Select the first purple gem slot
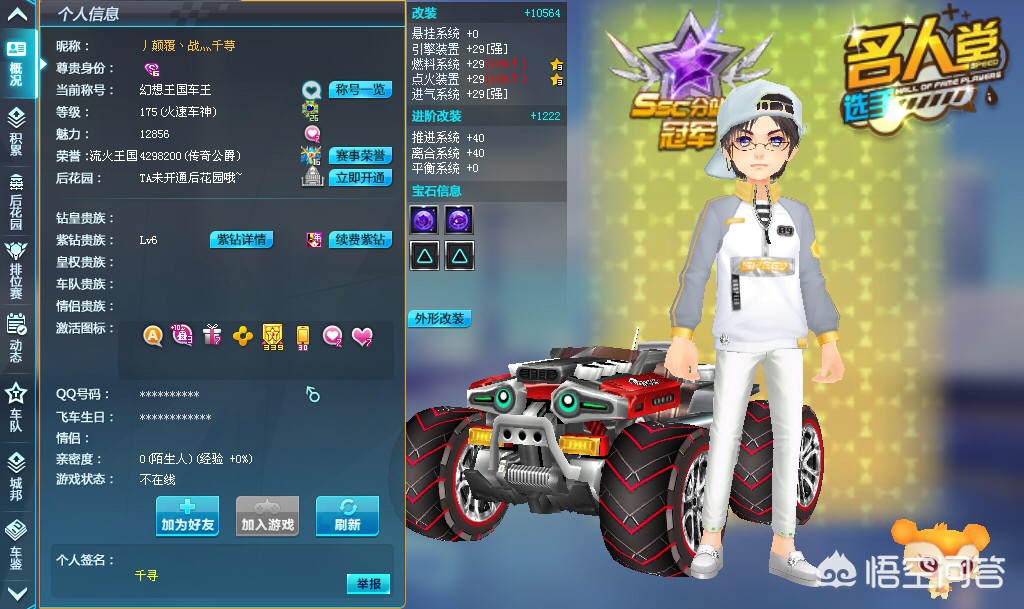This screenshot has height=609, width=1024. click(423, 220)
